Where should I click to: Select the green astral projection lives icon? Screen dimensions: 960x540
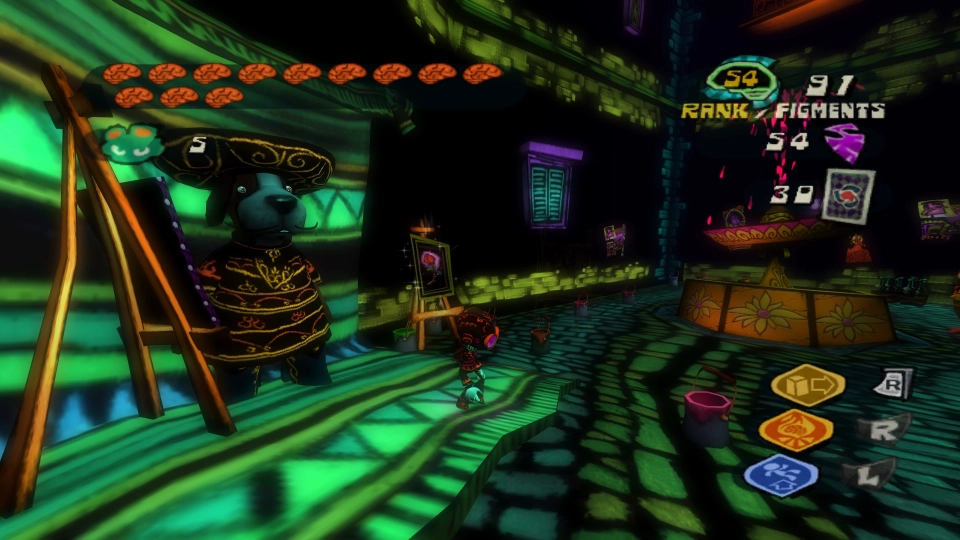[x=132, y=142]
